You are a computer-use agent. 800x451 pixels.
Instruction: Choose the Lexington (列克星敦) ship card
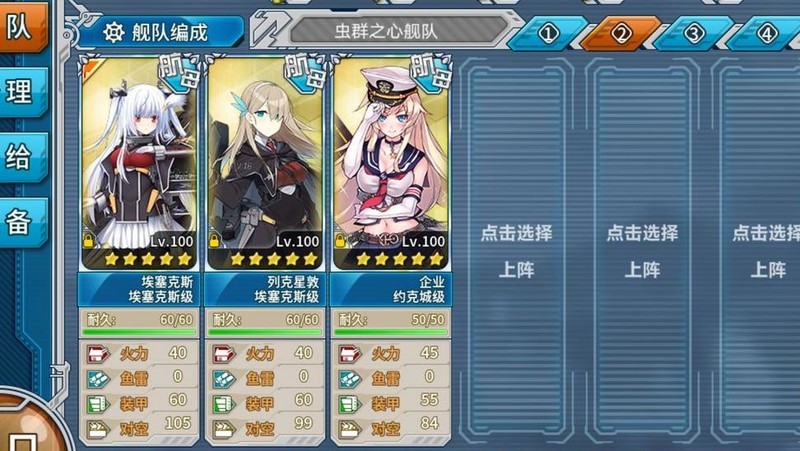(265, 160)
